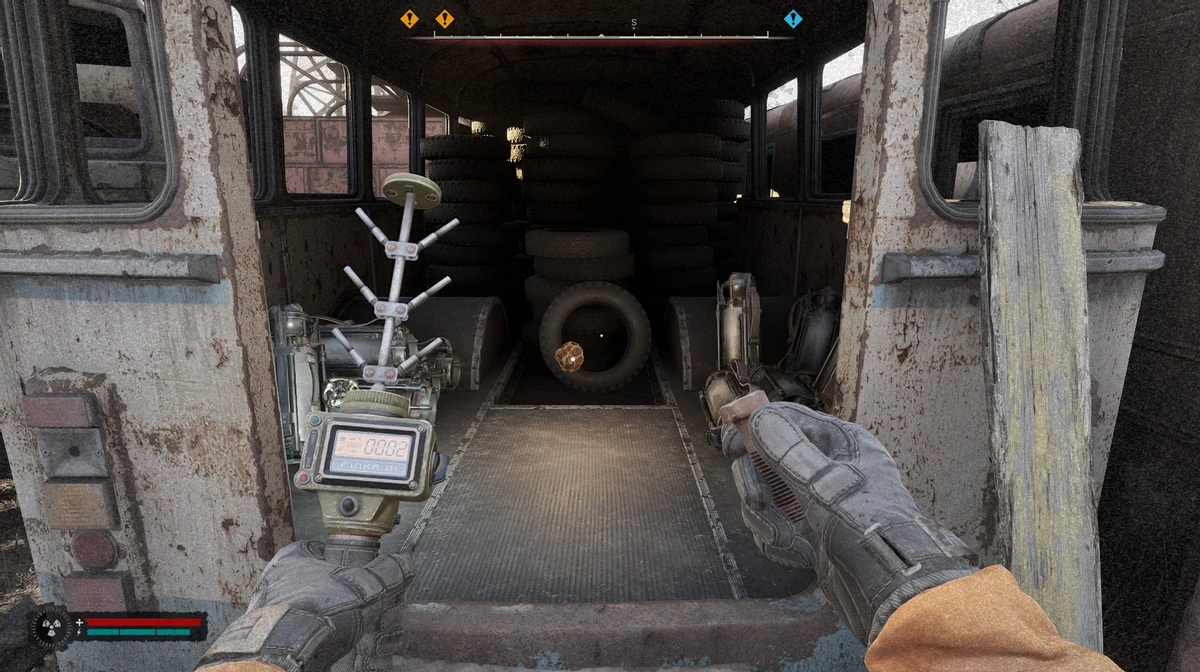1200x672 pixels.
Task: Select the blue objective marker on the compass
Action: click(x=793, y=18)
